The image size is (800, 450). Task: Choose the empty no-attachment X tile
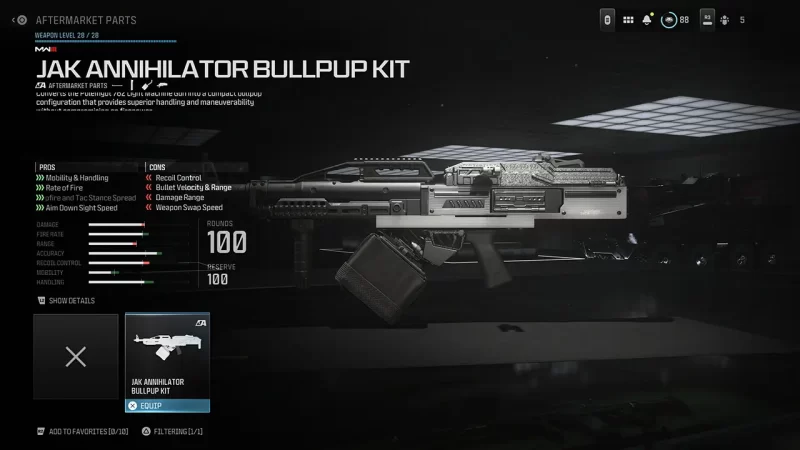pos(76,356)
